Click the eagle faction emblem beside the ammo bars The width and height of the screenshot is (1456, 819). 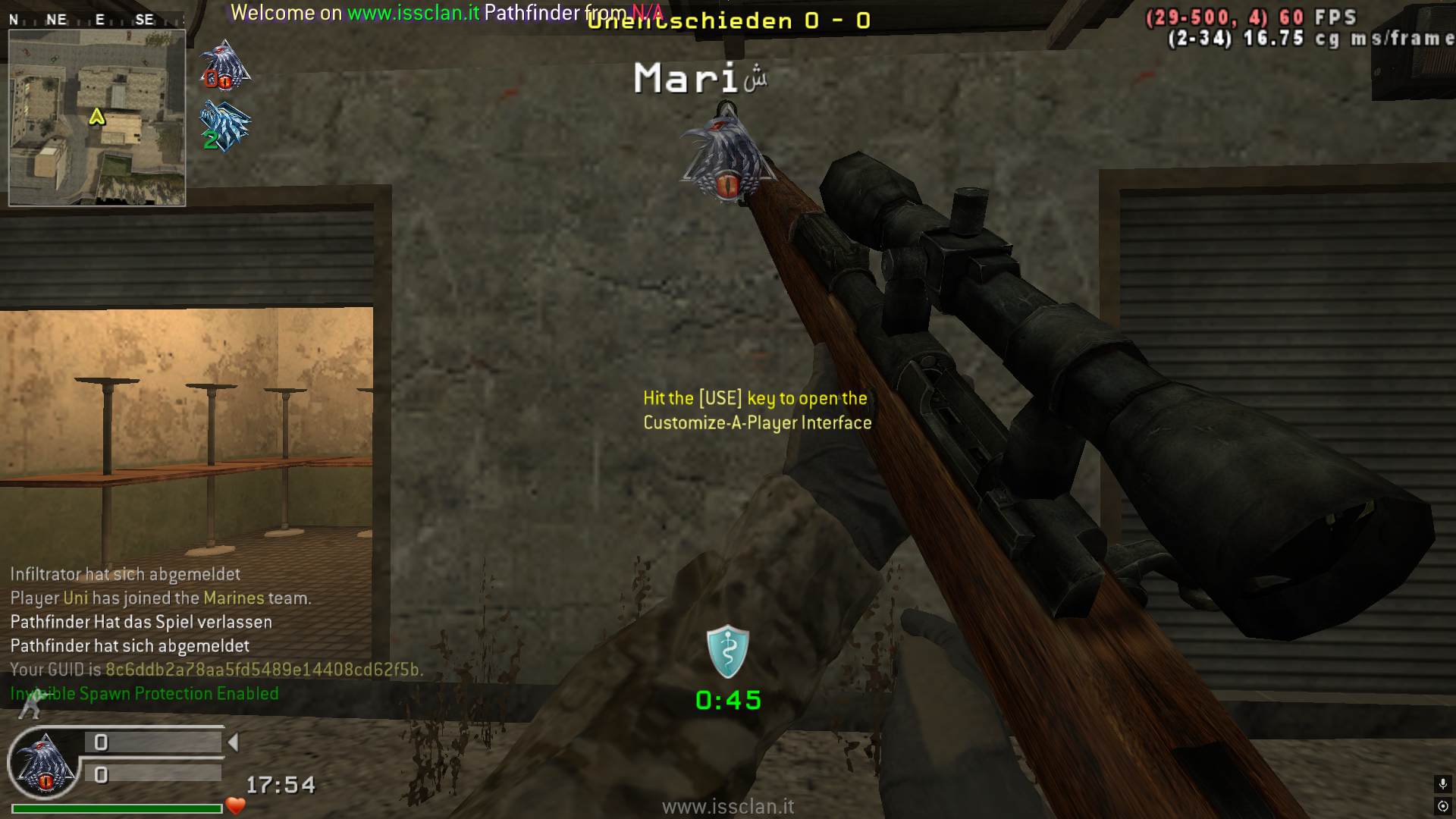click(44, 764)
